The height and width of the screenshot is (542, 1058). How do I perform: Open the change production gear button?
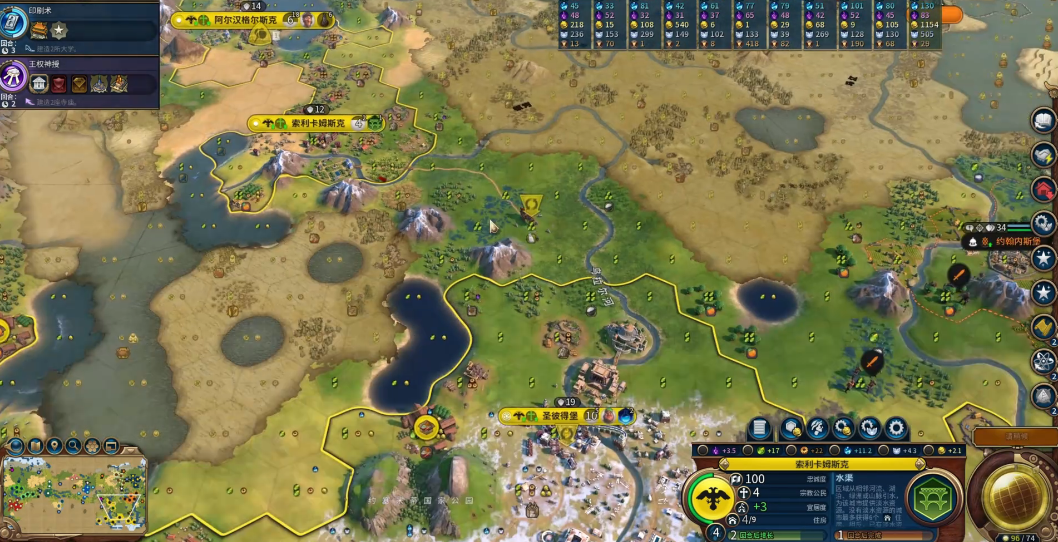[897, 428]
